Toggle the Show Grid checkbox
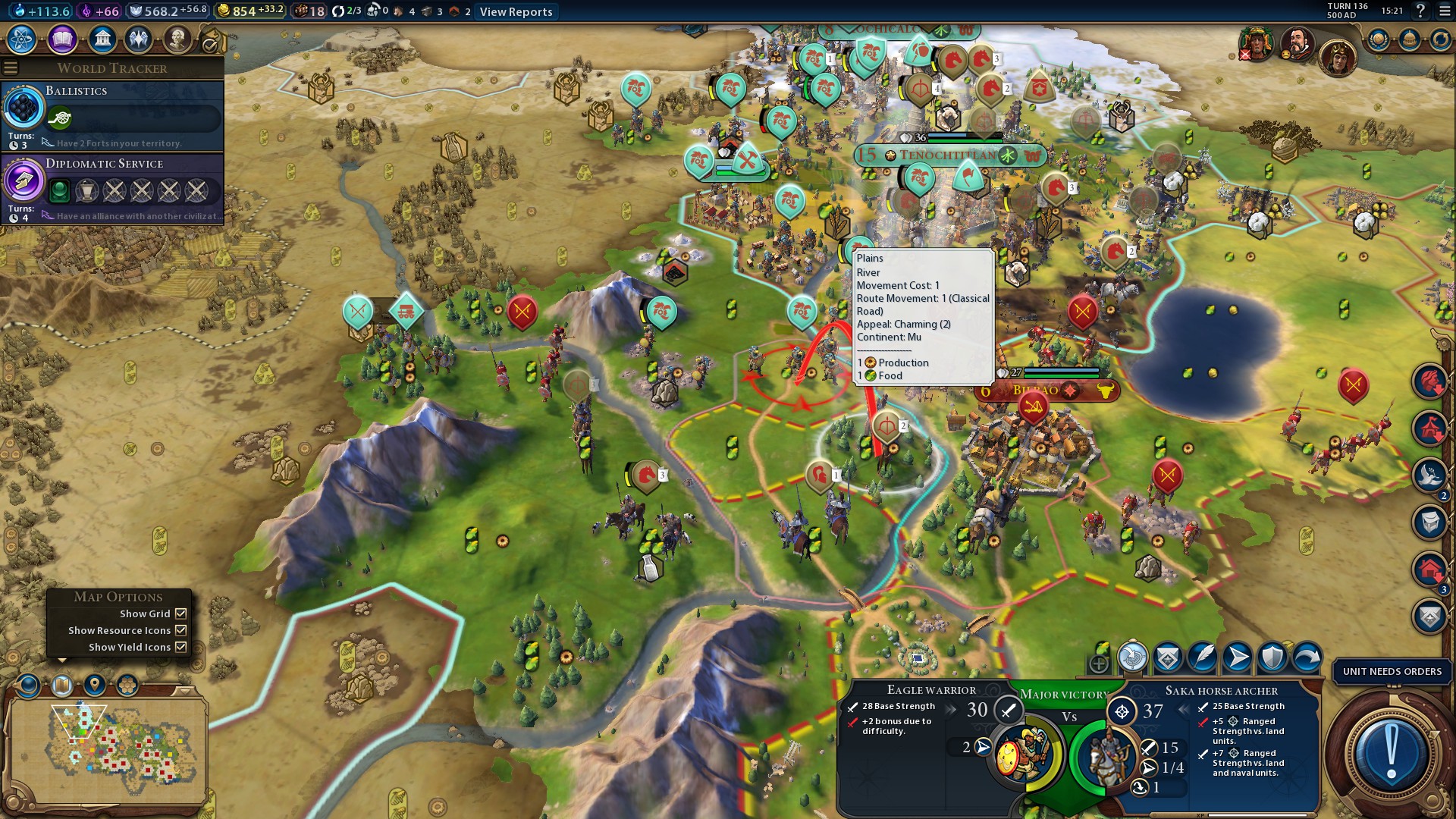Image resolution: width=1456 pixels, height=819 pixels. pyautogui.click(x=181, y=613)
